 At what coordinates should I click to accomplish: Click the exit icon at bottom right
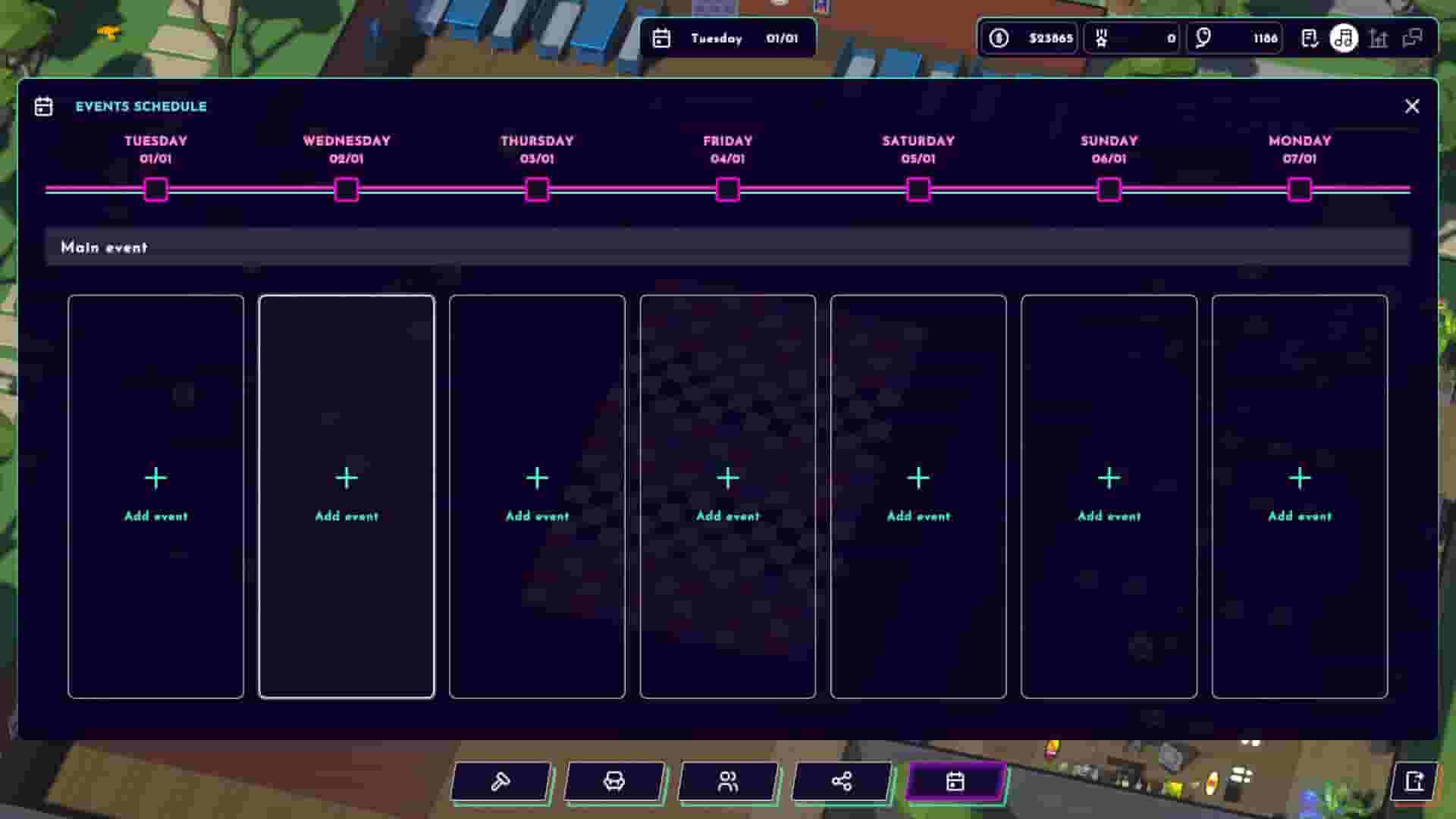coord(1415,781)
